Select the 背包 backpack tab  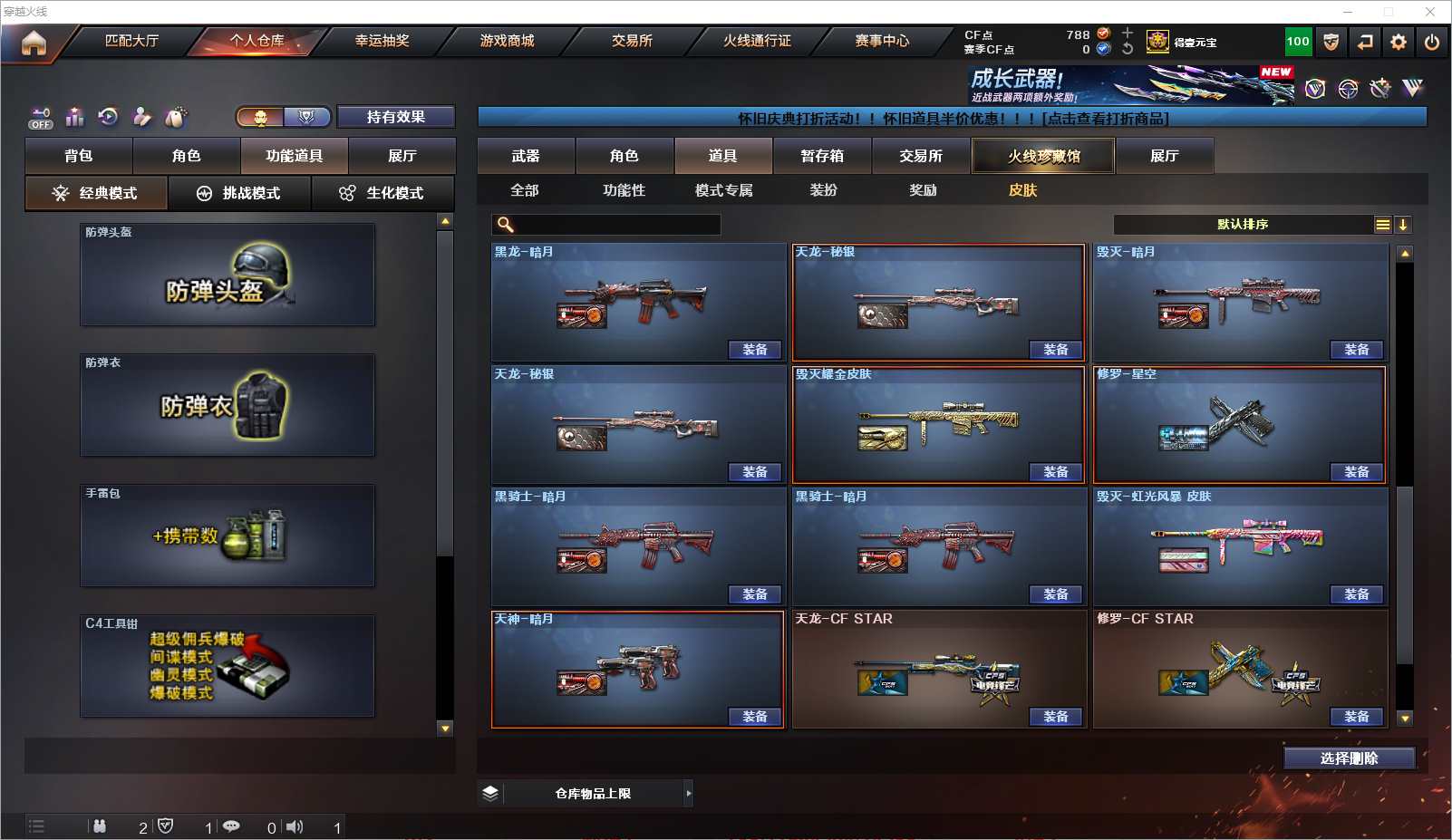click(79, 156)
